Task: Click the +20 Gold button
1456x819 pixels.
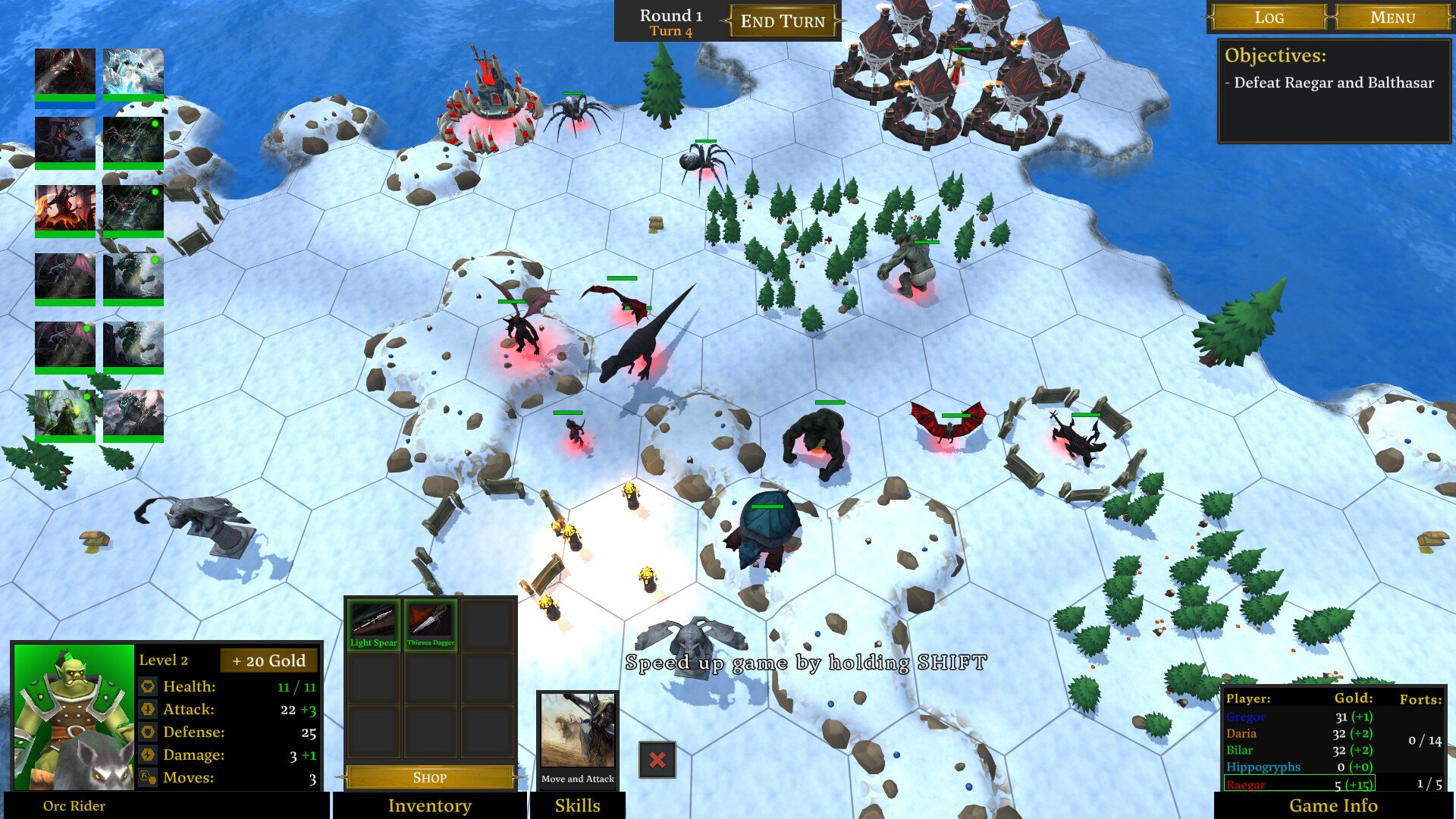Action: pyautogui.click(x=268, y=661)
